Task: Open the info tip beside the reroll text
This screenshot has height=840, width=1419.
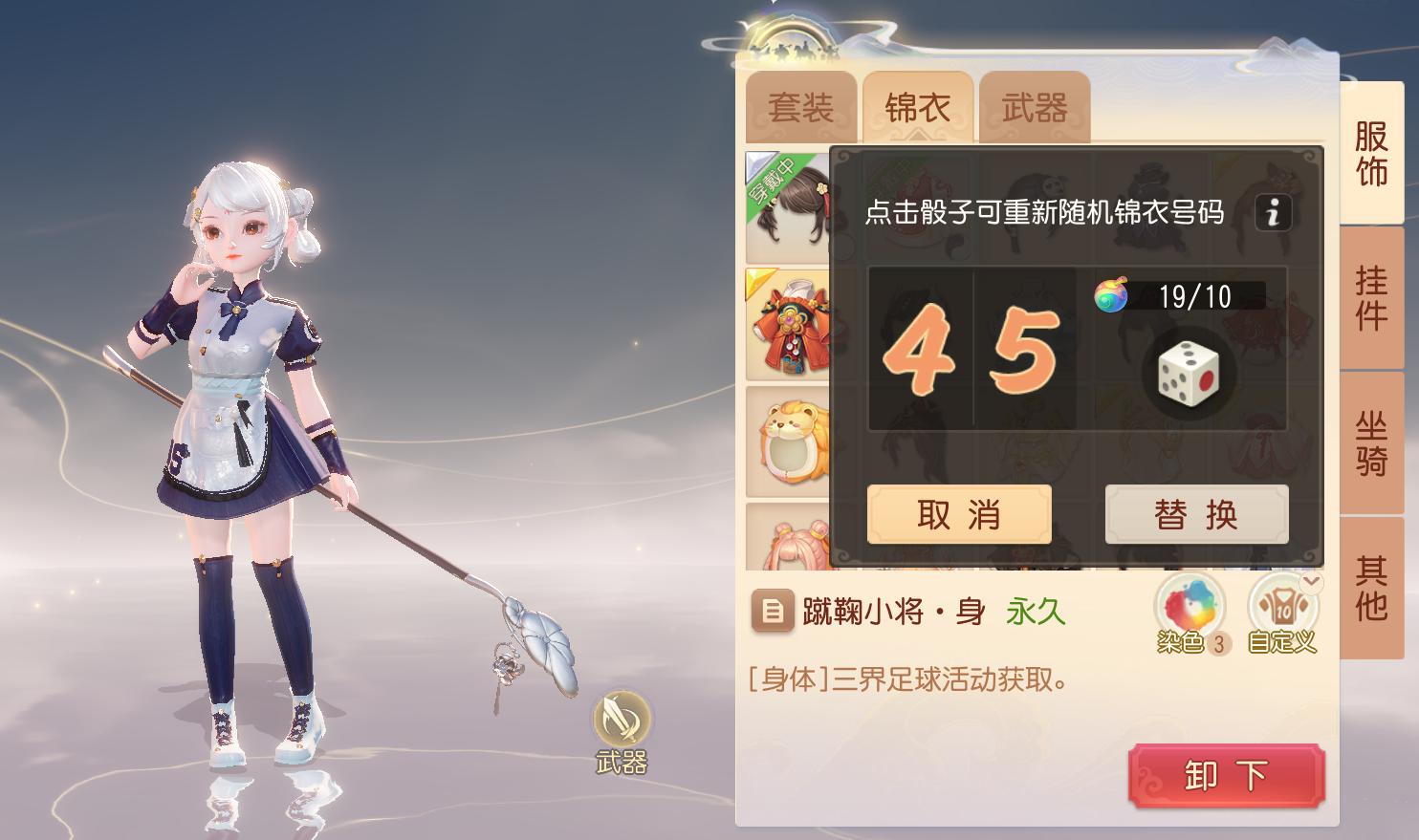Action: [x=1272, y=212]
